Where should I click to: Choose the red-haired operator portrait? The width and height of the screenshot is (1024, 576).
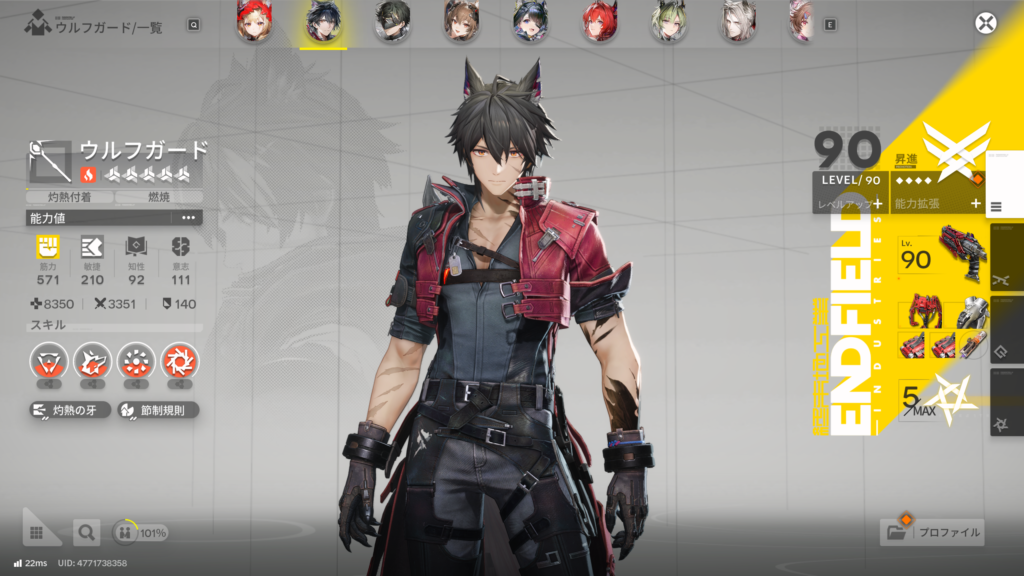tap(600, 22)
